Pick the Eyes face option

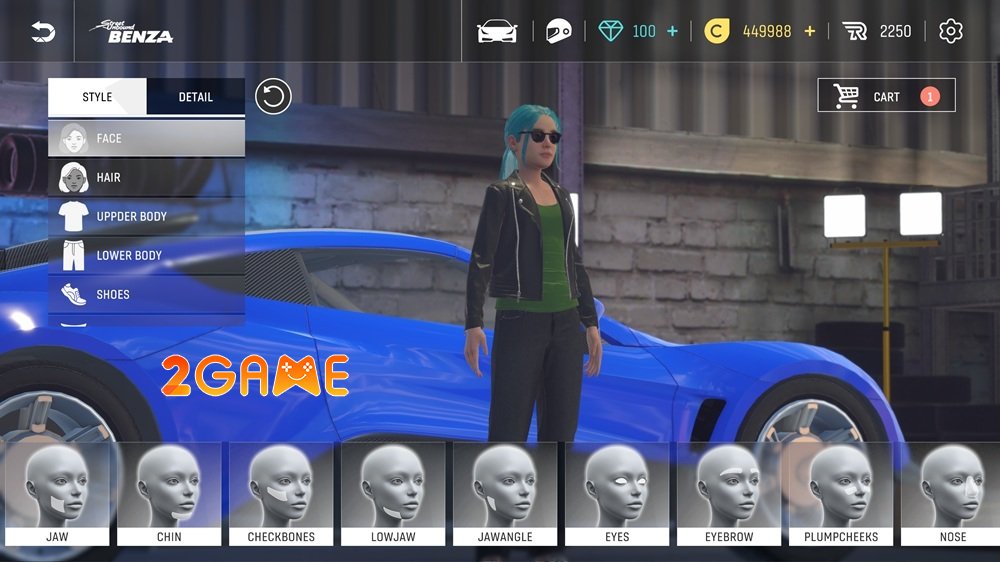point(617,494)
